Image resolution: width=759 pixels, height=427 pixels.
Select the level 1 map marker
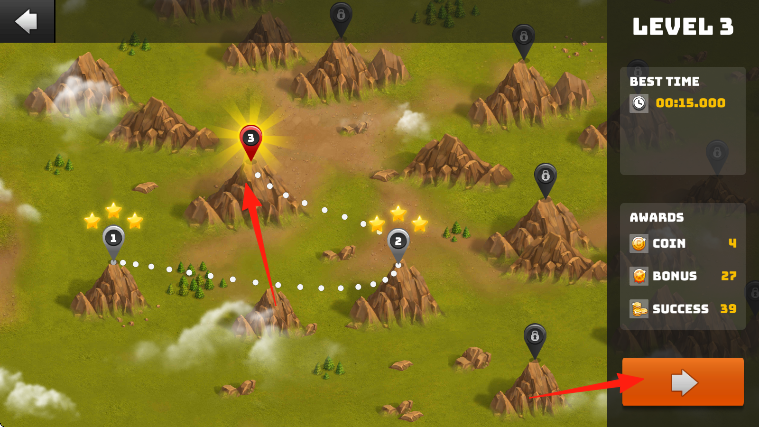113,239
